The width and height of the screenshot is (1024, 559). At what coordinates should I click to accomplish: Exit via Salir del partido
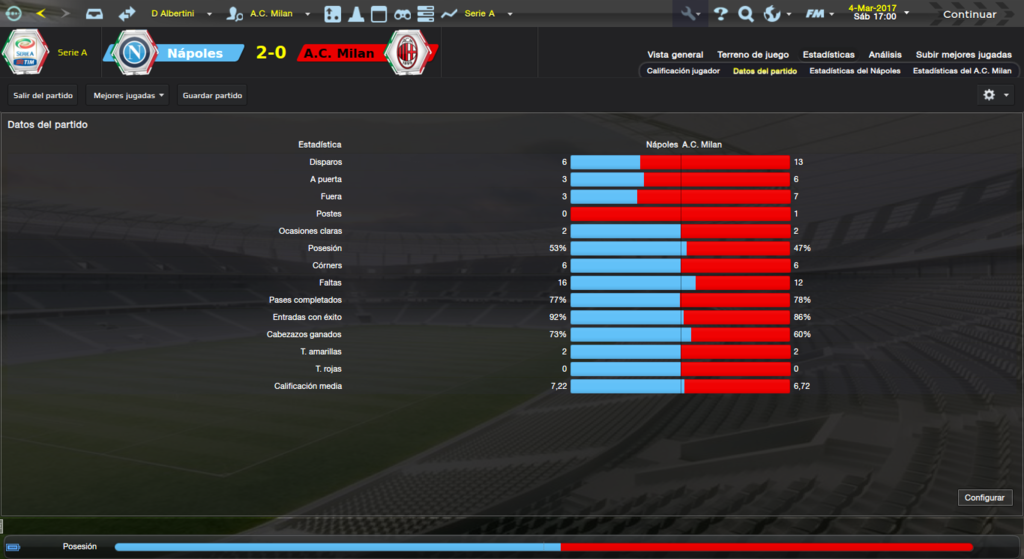pos(43,95)
